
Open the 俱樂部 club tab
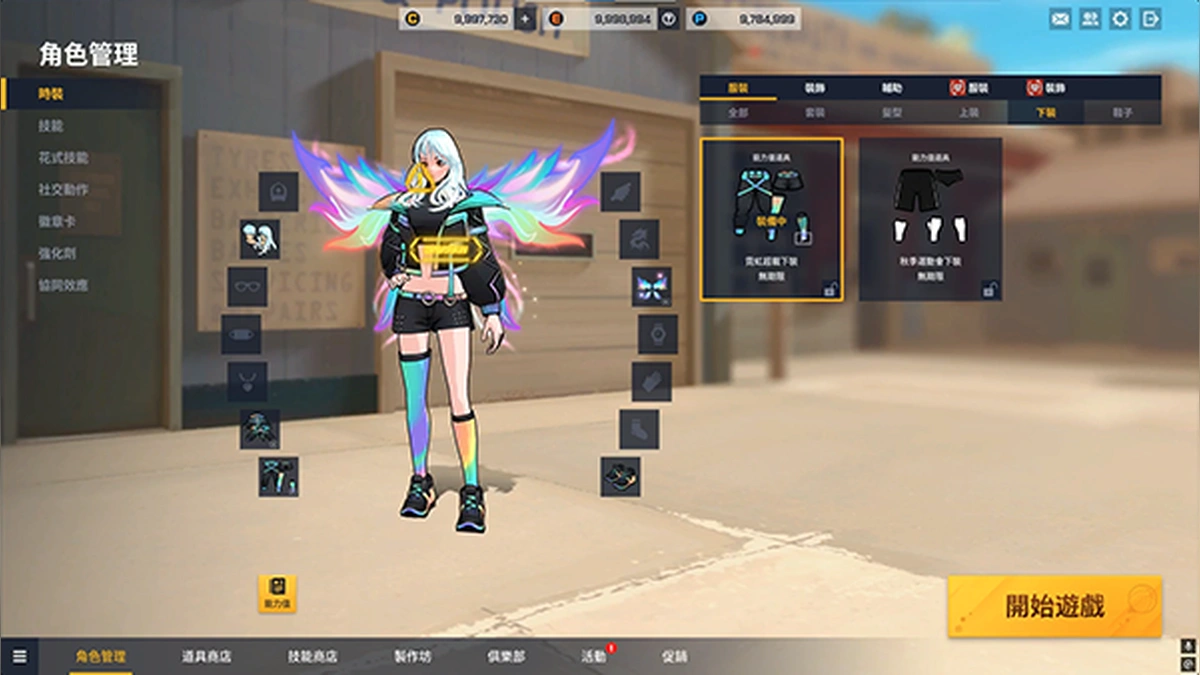[x=505, y=657]
